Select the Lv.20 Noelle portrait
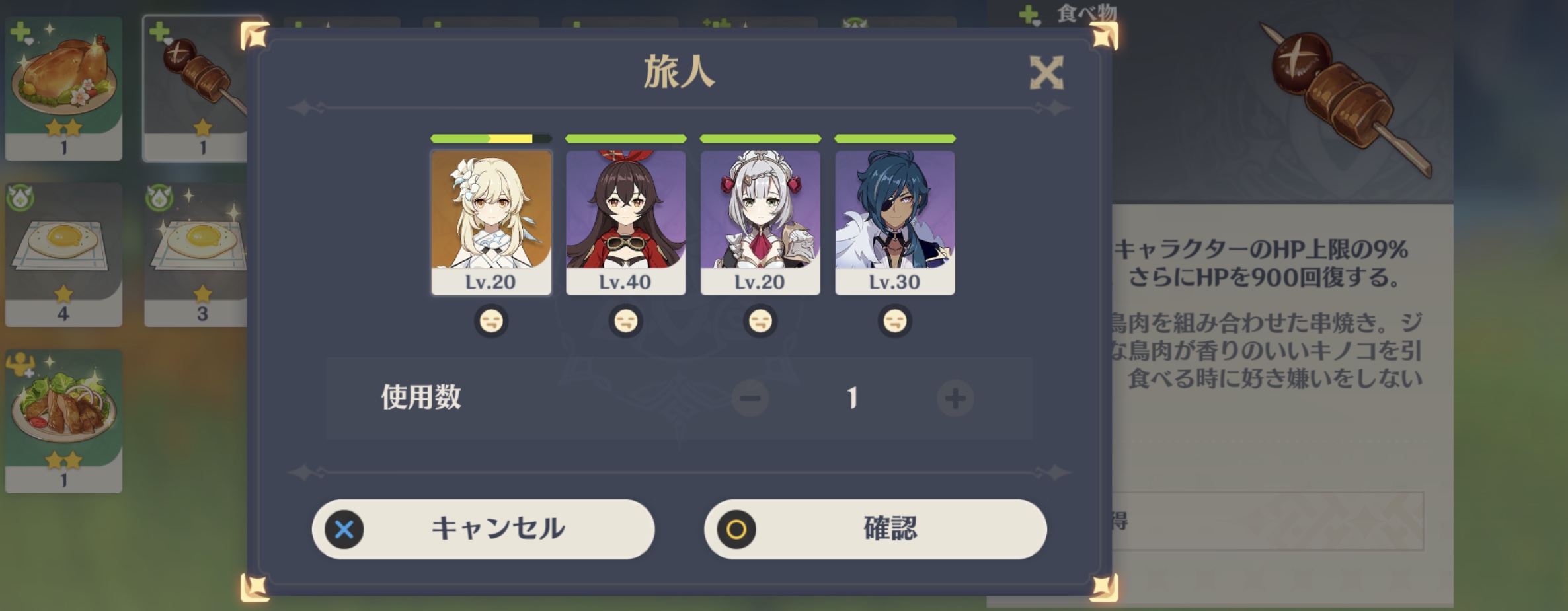The image size is (1568, 611). (760, 218)
